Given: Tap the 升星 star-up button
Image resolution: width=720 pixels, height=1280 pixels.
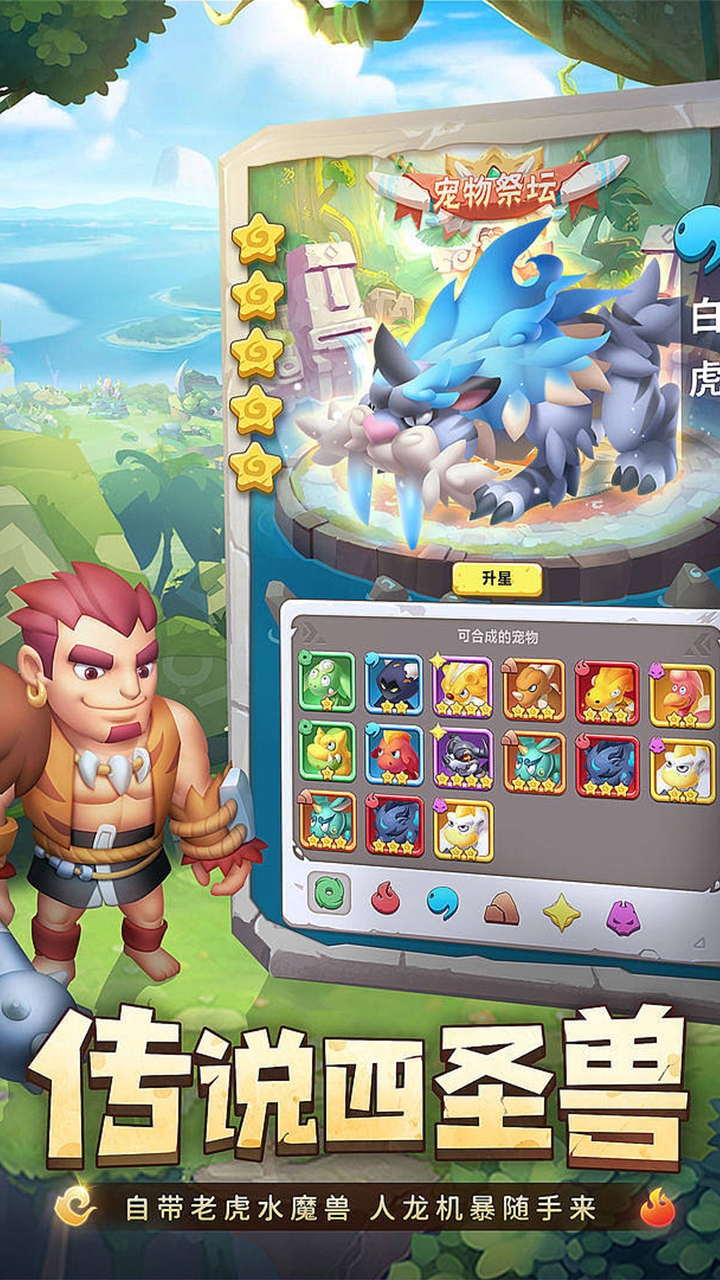Looking at the screenshot, I should (x=497, y=579).
